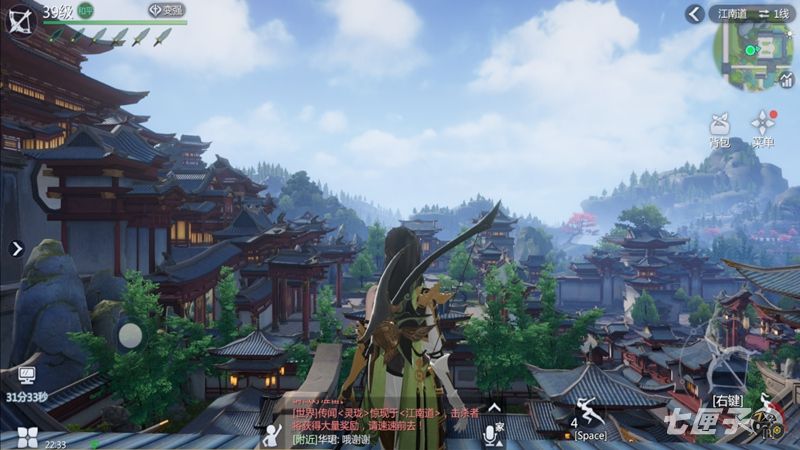800x450 pixels.
Task: Open the chat message box
Action: click(385, 425)
